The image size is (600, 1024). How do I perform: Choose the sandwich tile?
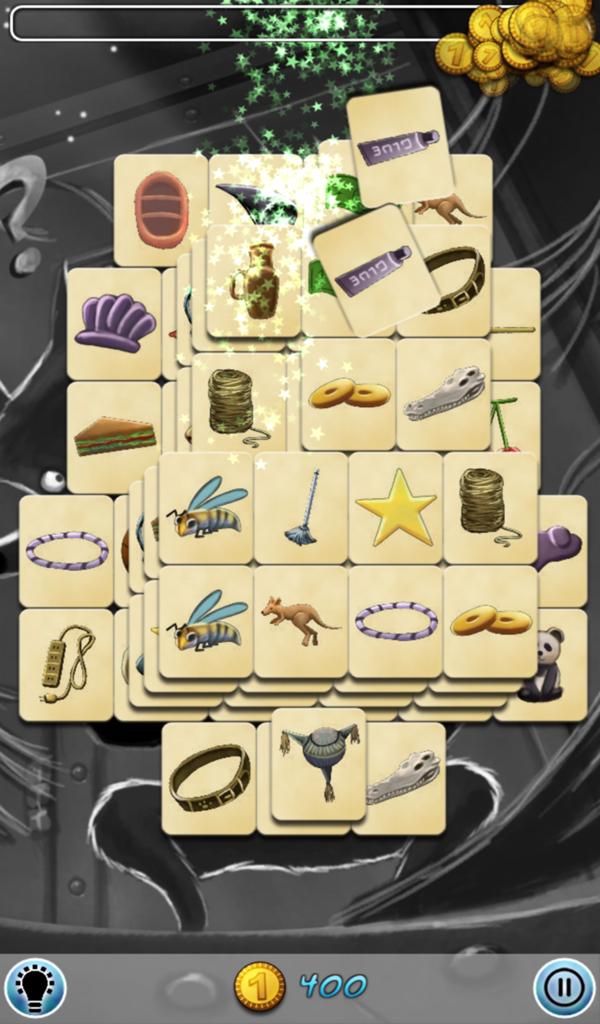pyautogui.click(x=114, y=437)
